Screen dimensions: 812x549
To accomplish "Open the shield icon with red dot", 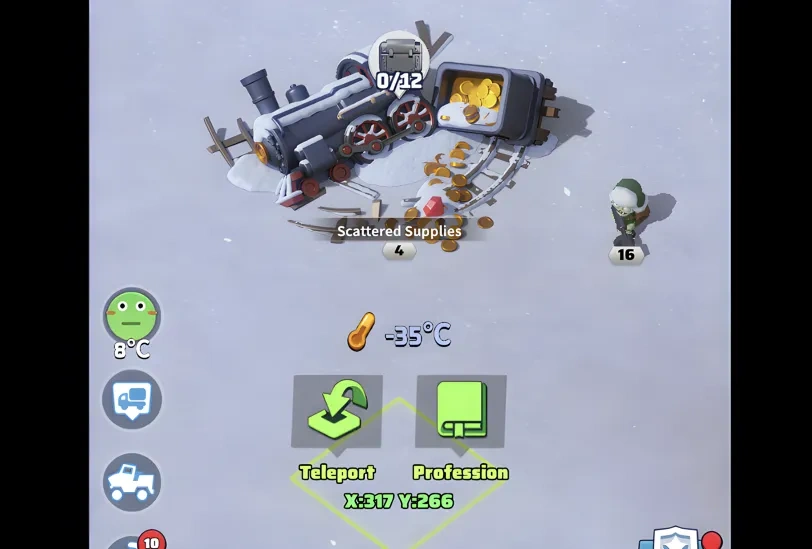I will (x=673, y=539).
